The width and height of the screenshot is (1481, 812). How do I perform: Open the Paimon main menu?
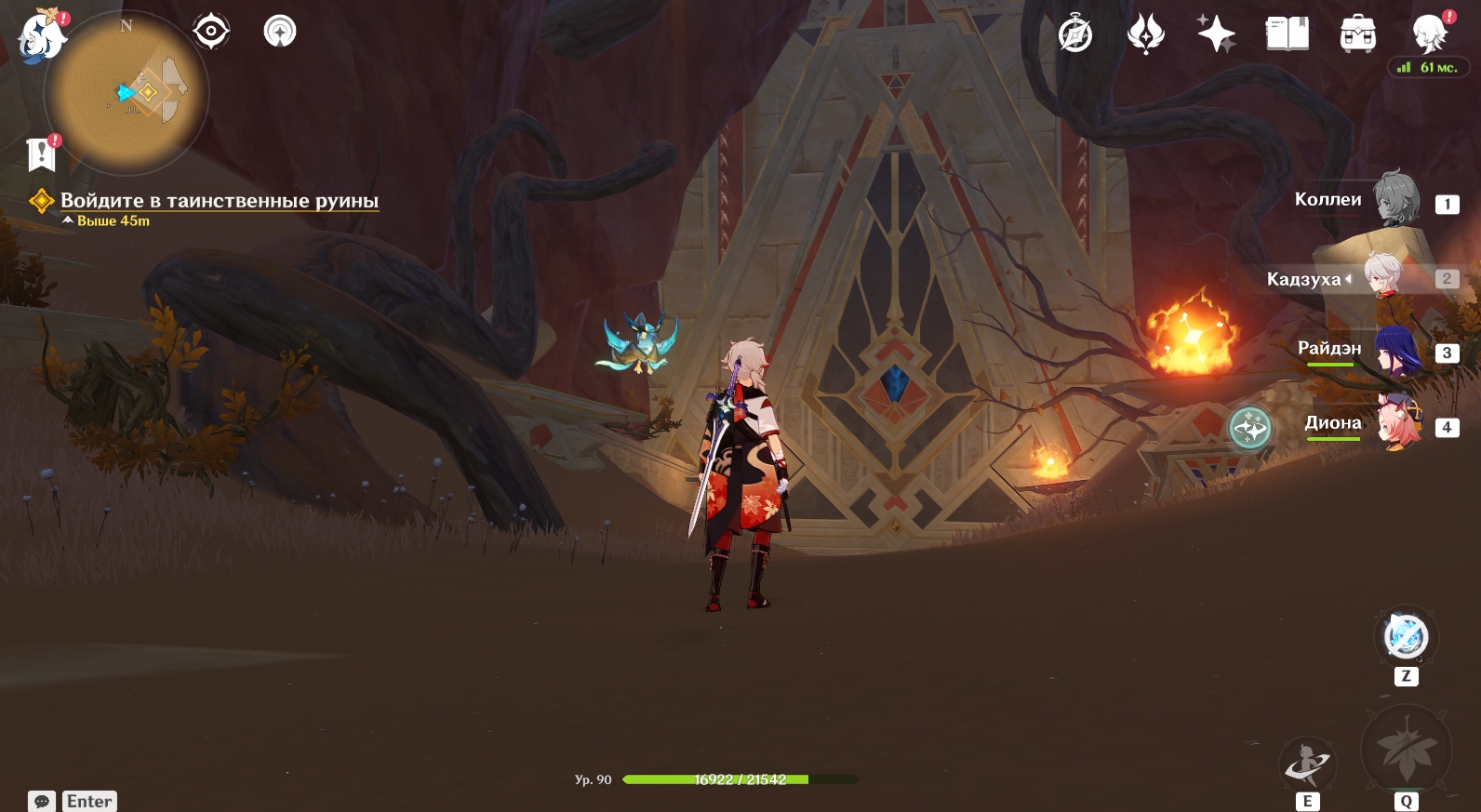tap(42, 37)
